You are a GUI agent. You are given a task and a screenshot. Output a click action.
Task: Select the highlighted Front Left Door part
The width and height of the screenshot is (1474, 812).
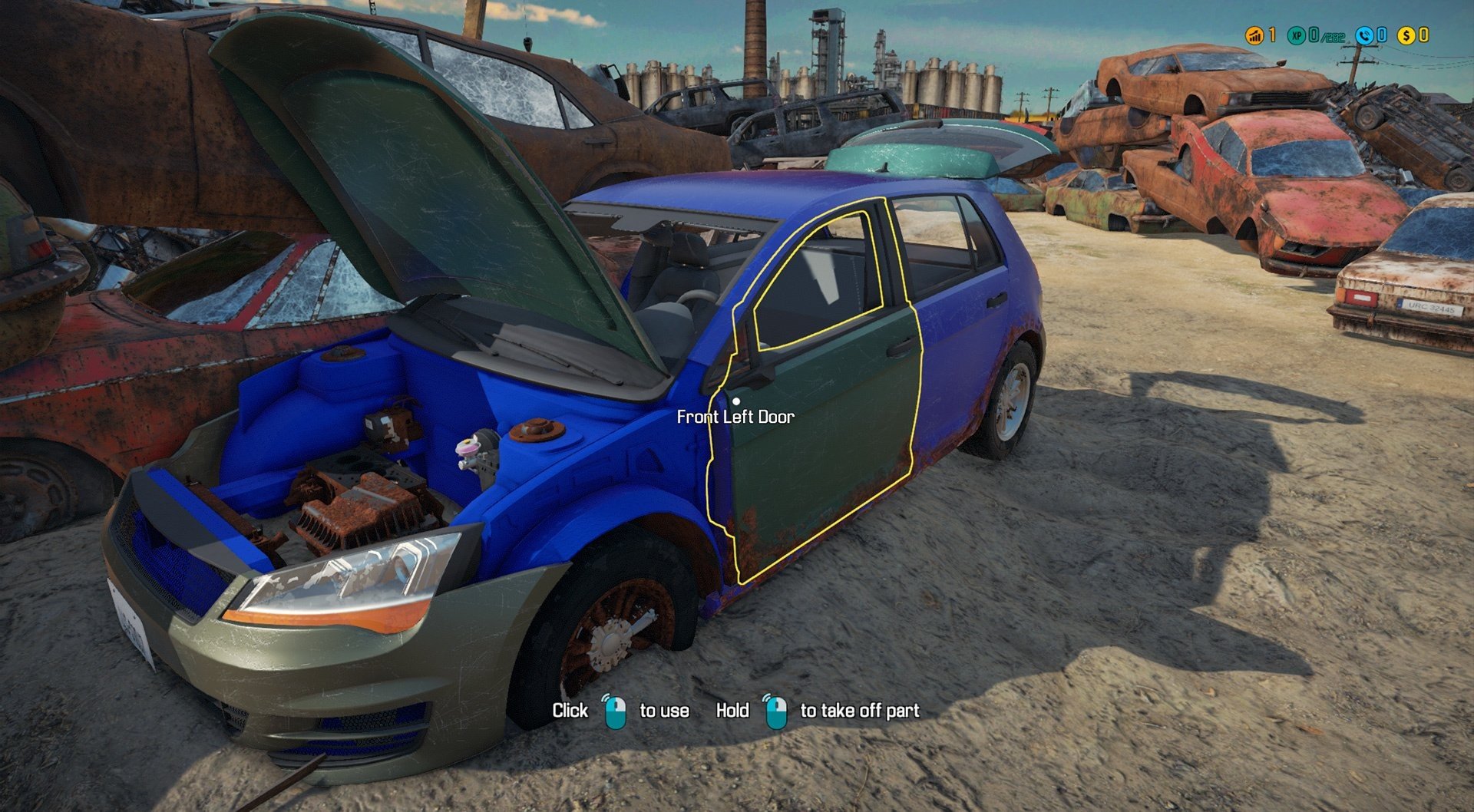tap(821, 430)
